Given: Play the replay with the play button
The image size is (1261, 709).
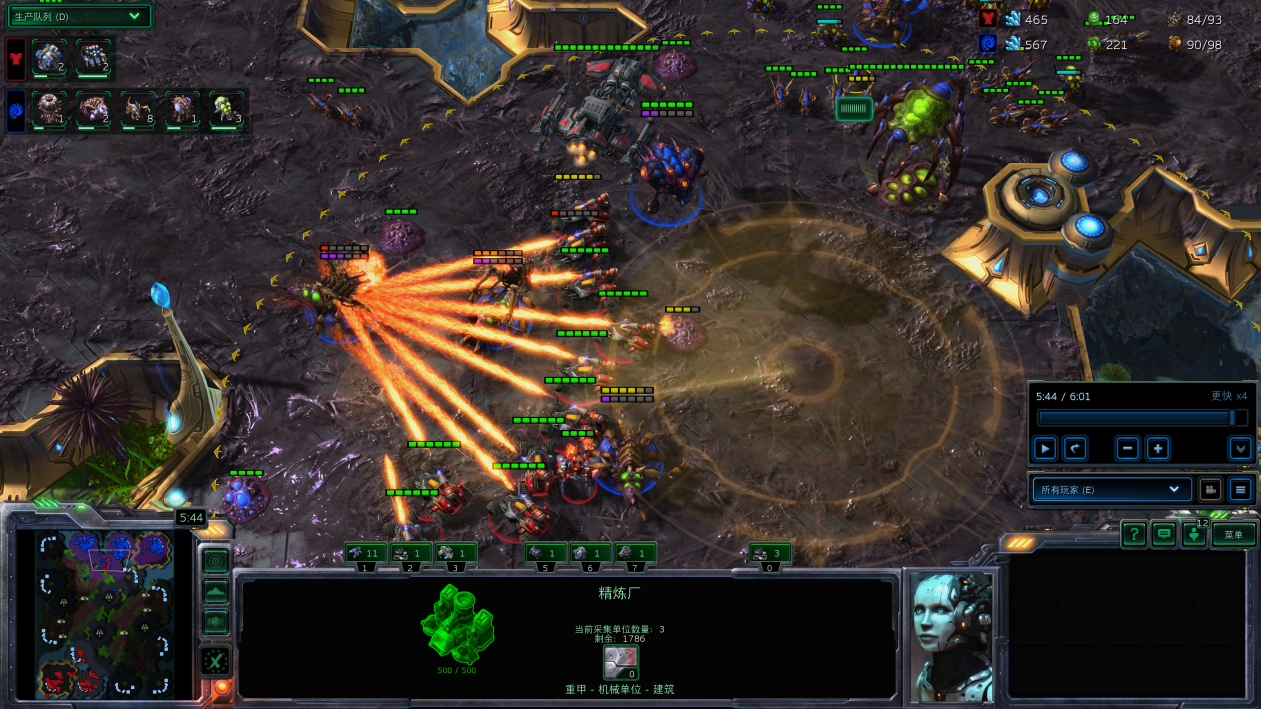Looking at the screenshot, I should point(1044,449).
